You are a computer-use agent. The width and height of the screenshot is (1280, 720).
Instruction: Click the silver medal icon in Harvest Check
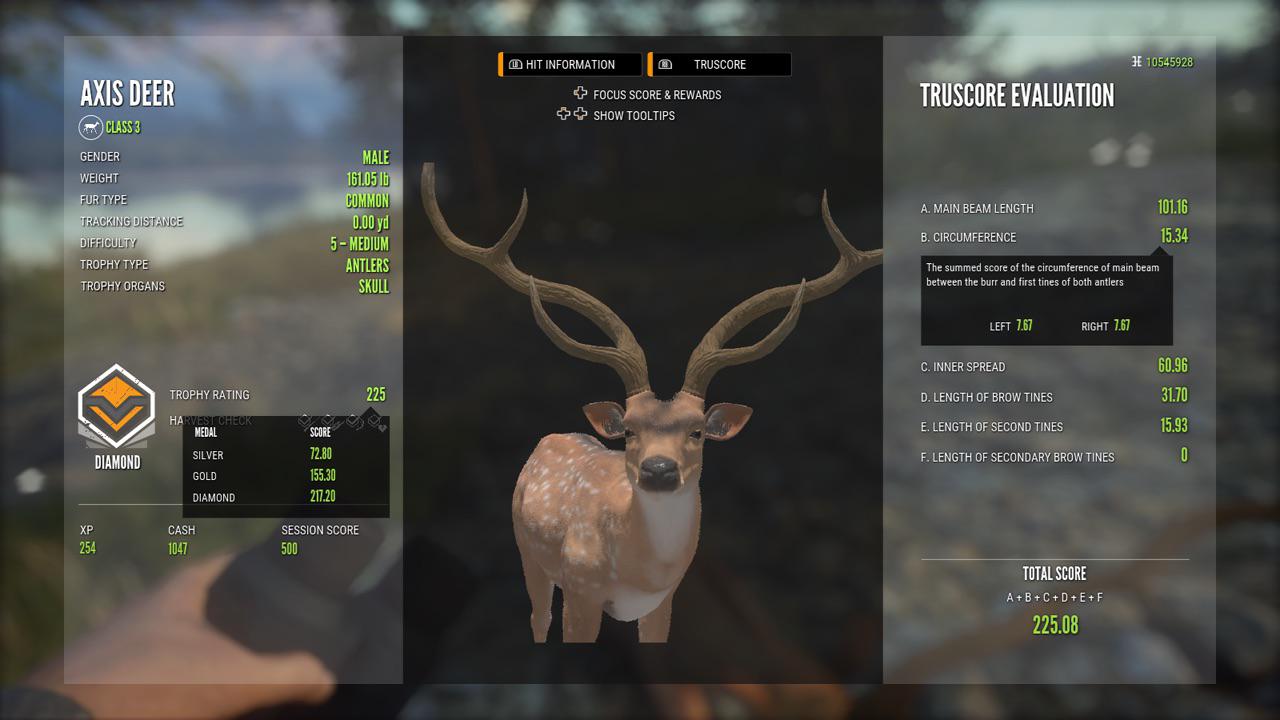(x=304, y=420)
